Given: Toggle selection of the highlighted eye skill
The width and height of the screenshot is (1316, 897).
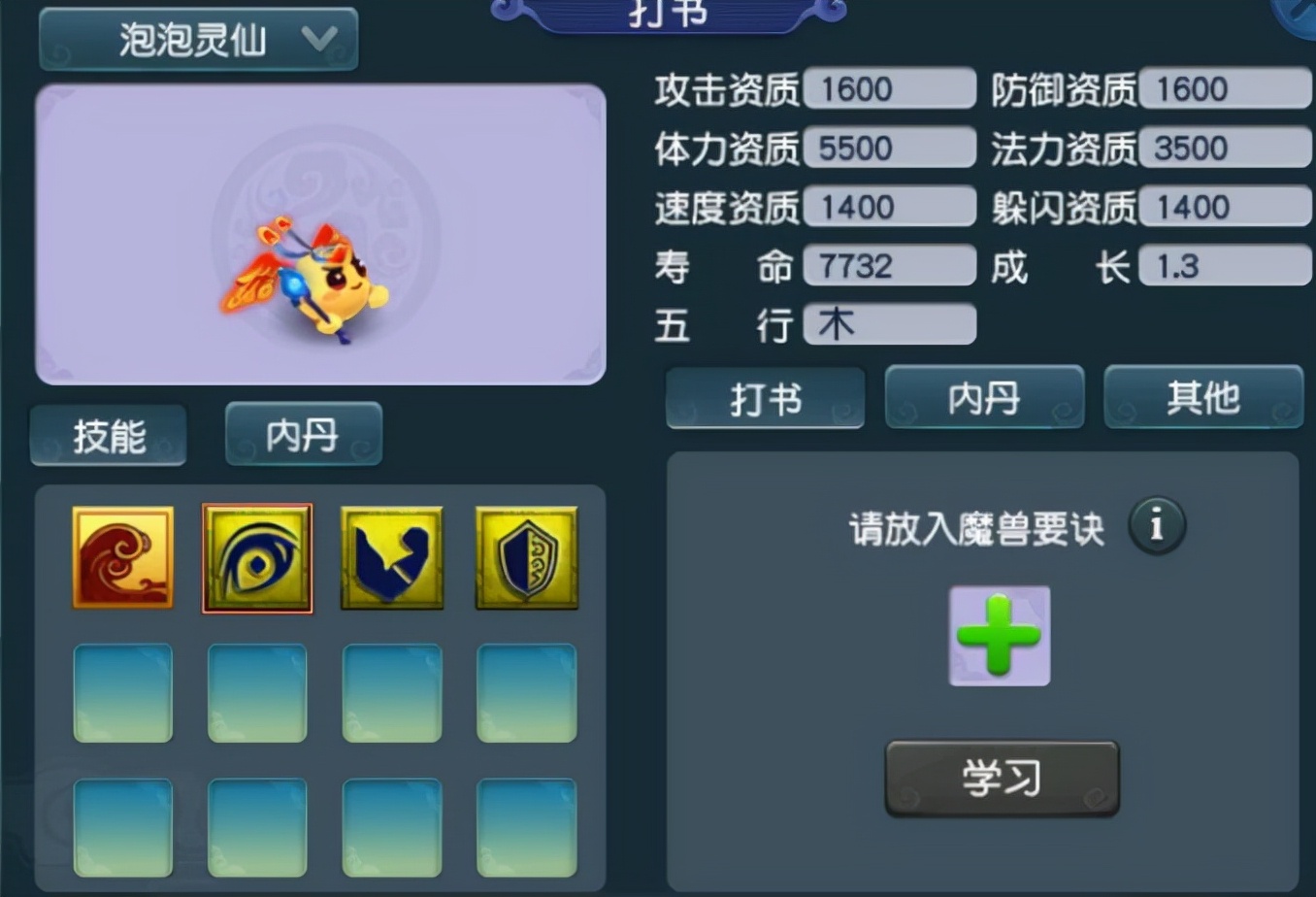Looking at the screenshot, I should coord(256,557).
